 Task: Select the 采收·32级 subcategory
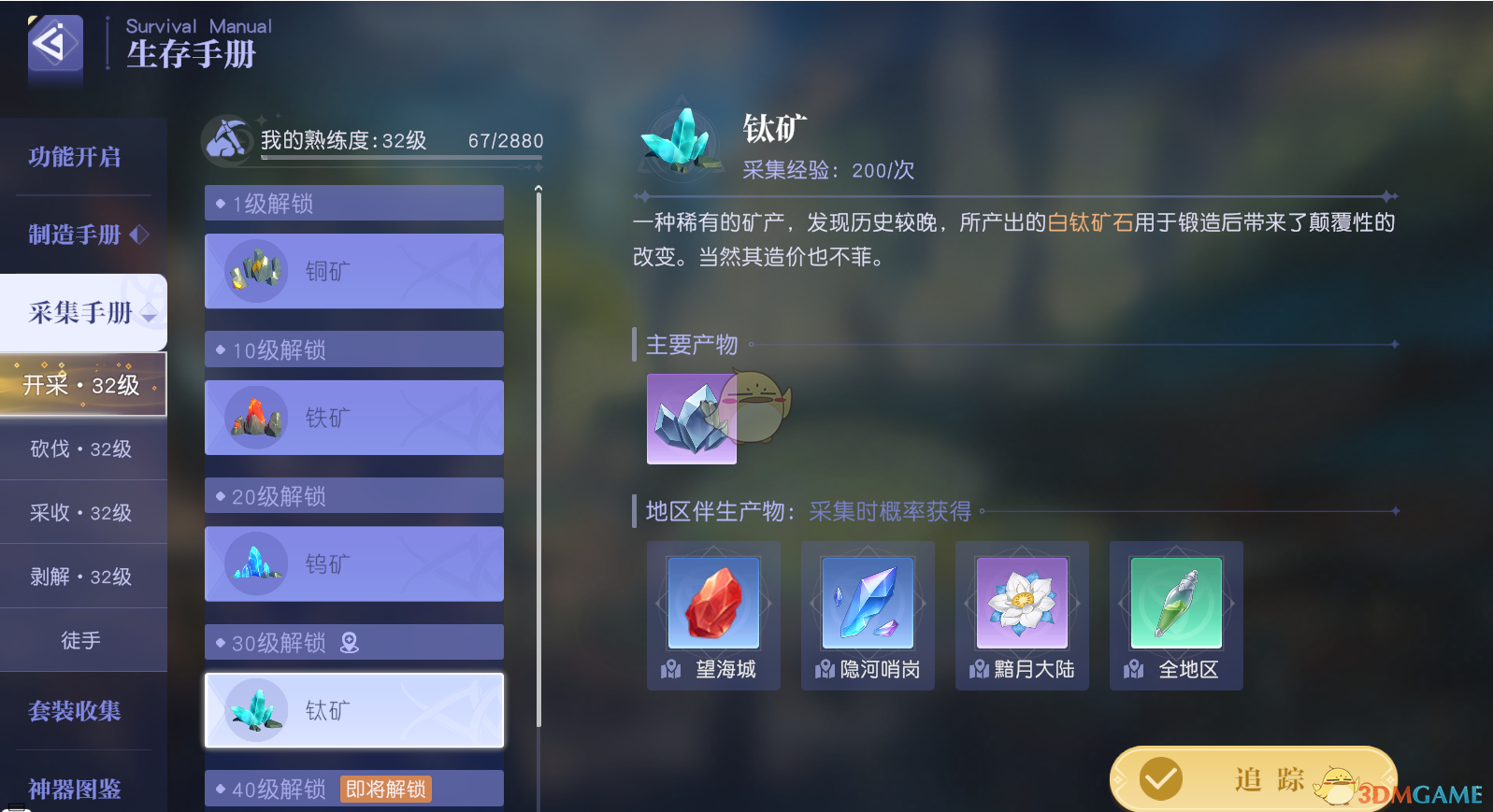tap(79, 512)
